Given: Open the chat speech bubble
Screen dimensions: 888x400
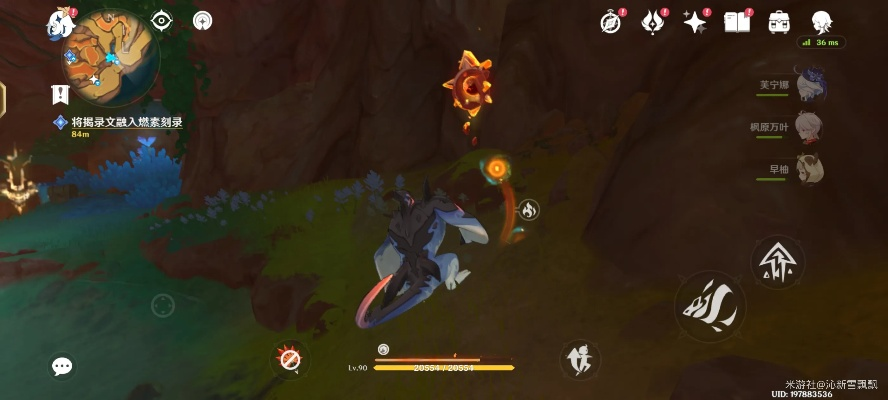Looking at the screenshot, I should tap(62, 367).
